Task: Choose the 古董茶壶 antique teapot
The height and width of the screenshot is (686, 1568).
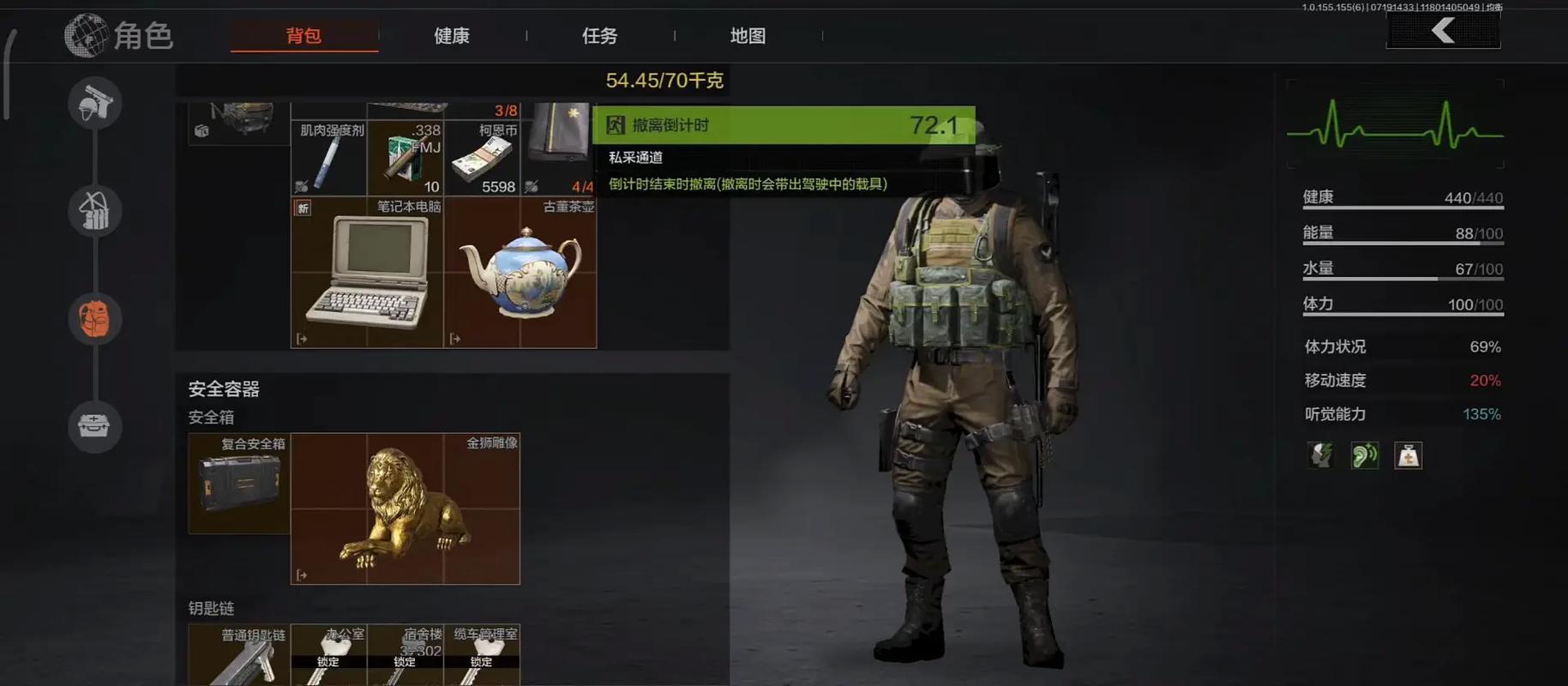Action: click(x=520, y=273)
